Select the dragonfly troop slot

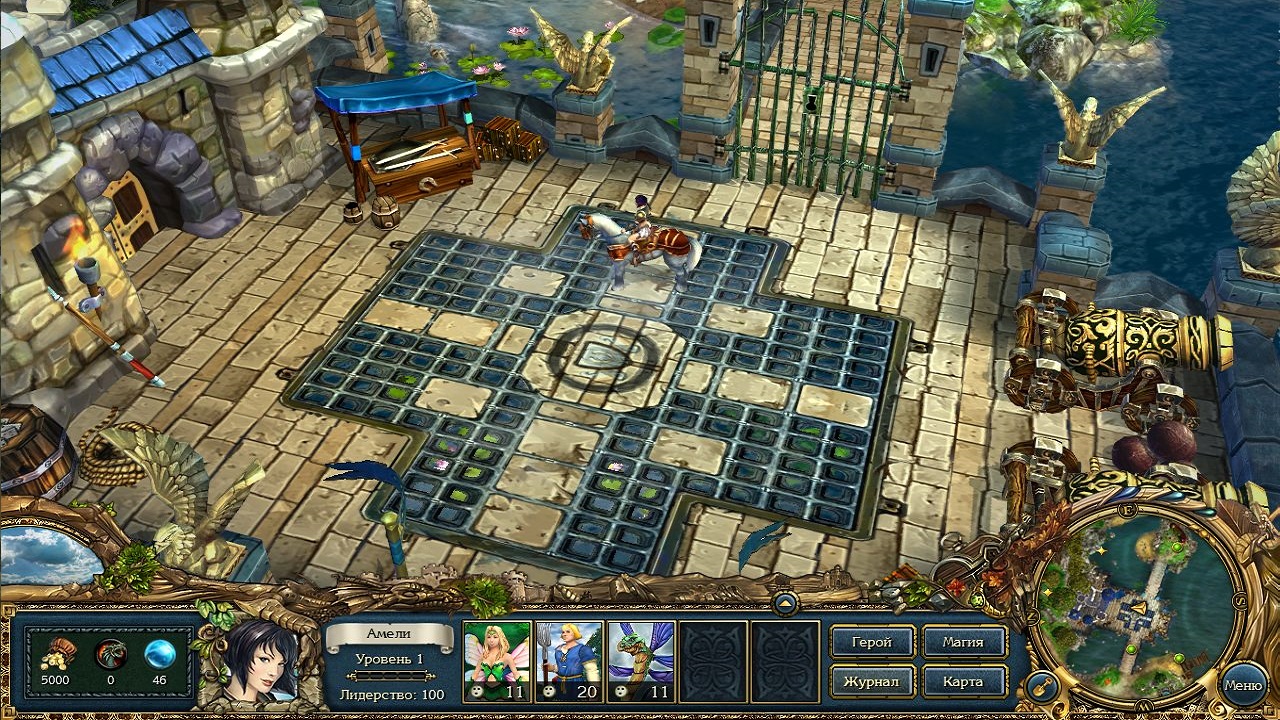click(x=641, y=660)
